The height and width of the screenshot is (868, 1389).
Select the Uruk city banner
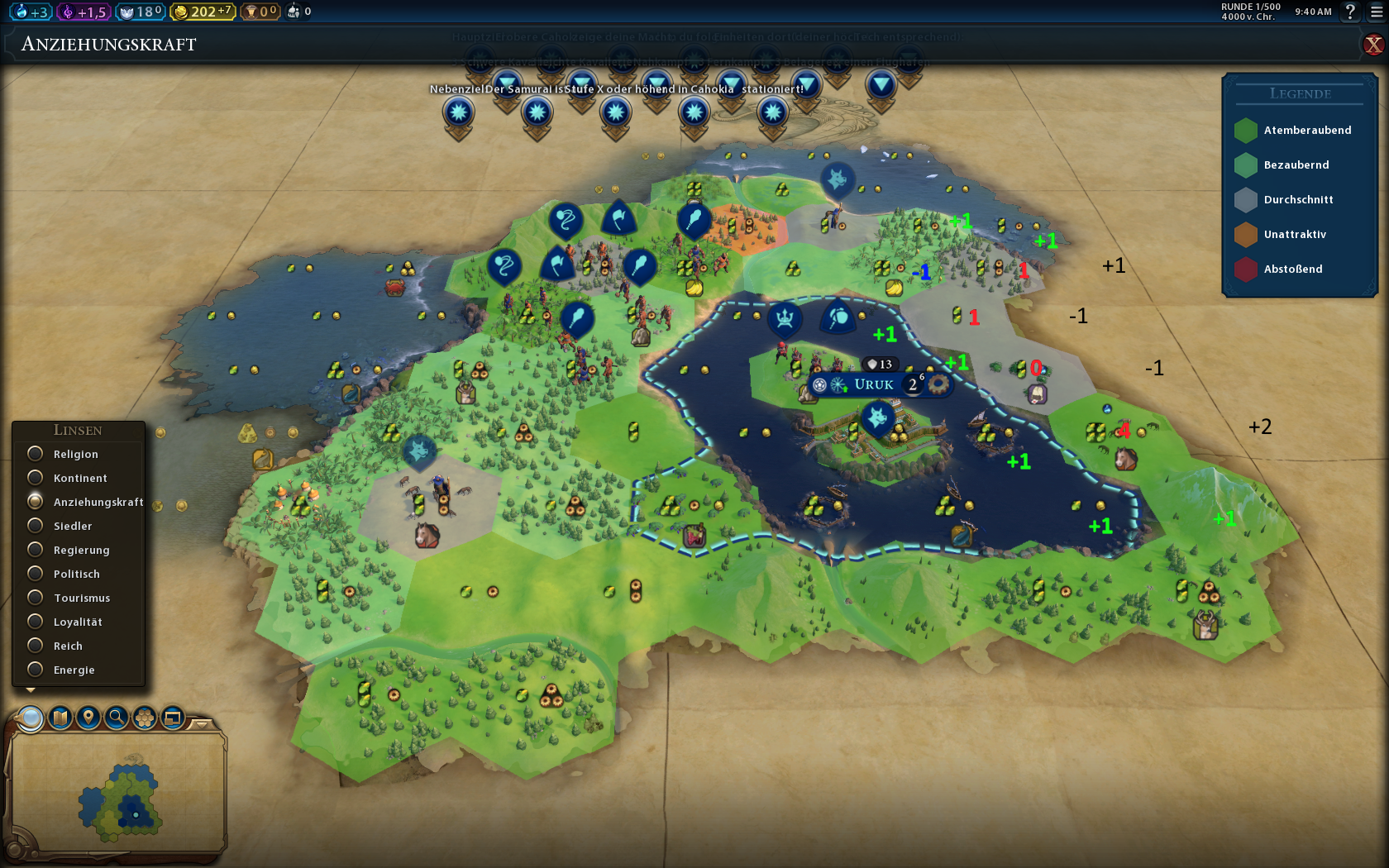coord(873,384)
